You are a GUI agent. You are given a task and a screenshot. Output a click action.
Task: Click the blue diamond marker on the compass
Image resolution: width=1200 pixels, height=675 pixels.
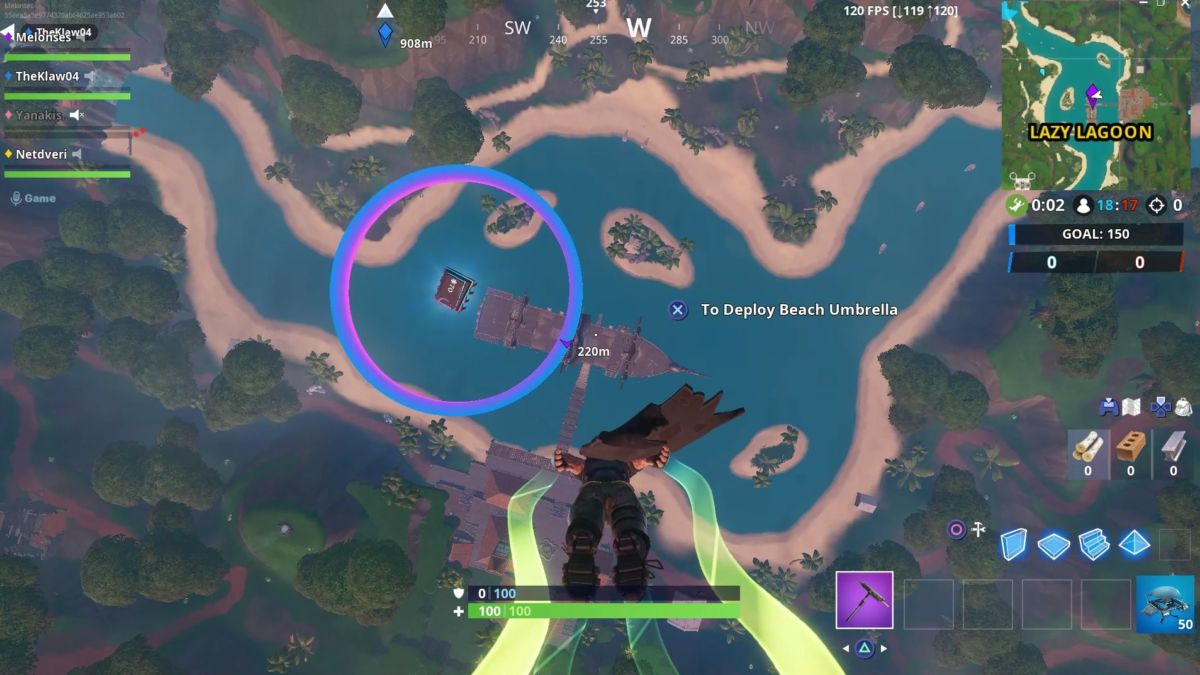point(385,32)
